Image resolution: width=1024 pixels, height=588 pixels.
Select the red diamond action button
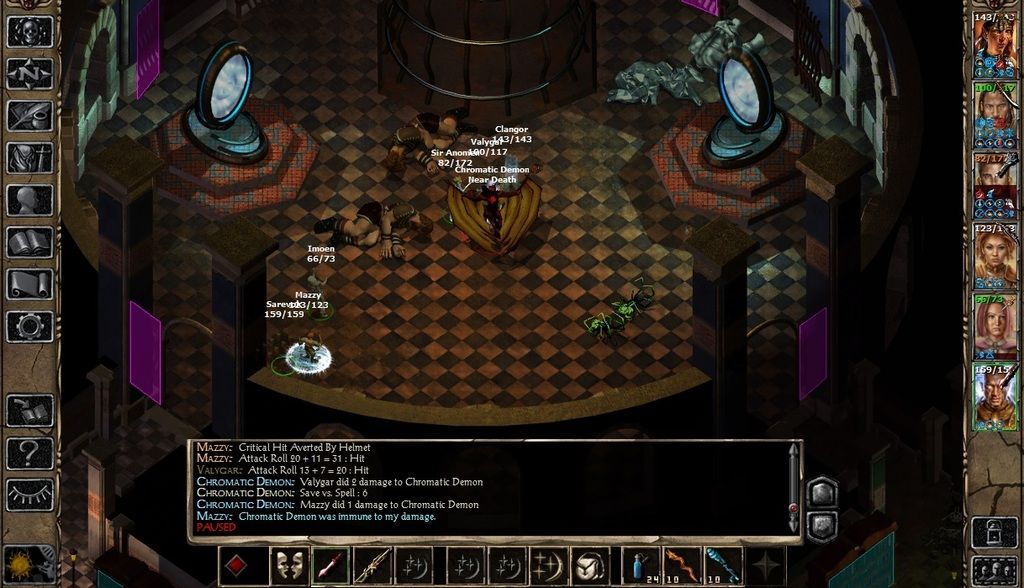coord(236,566)
